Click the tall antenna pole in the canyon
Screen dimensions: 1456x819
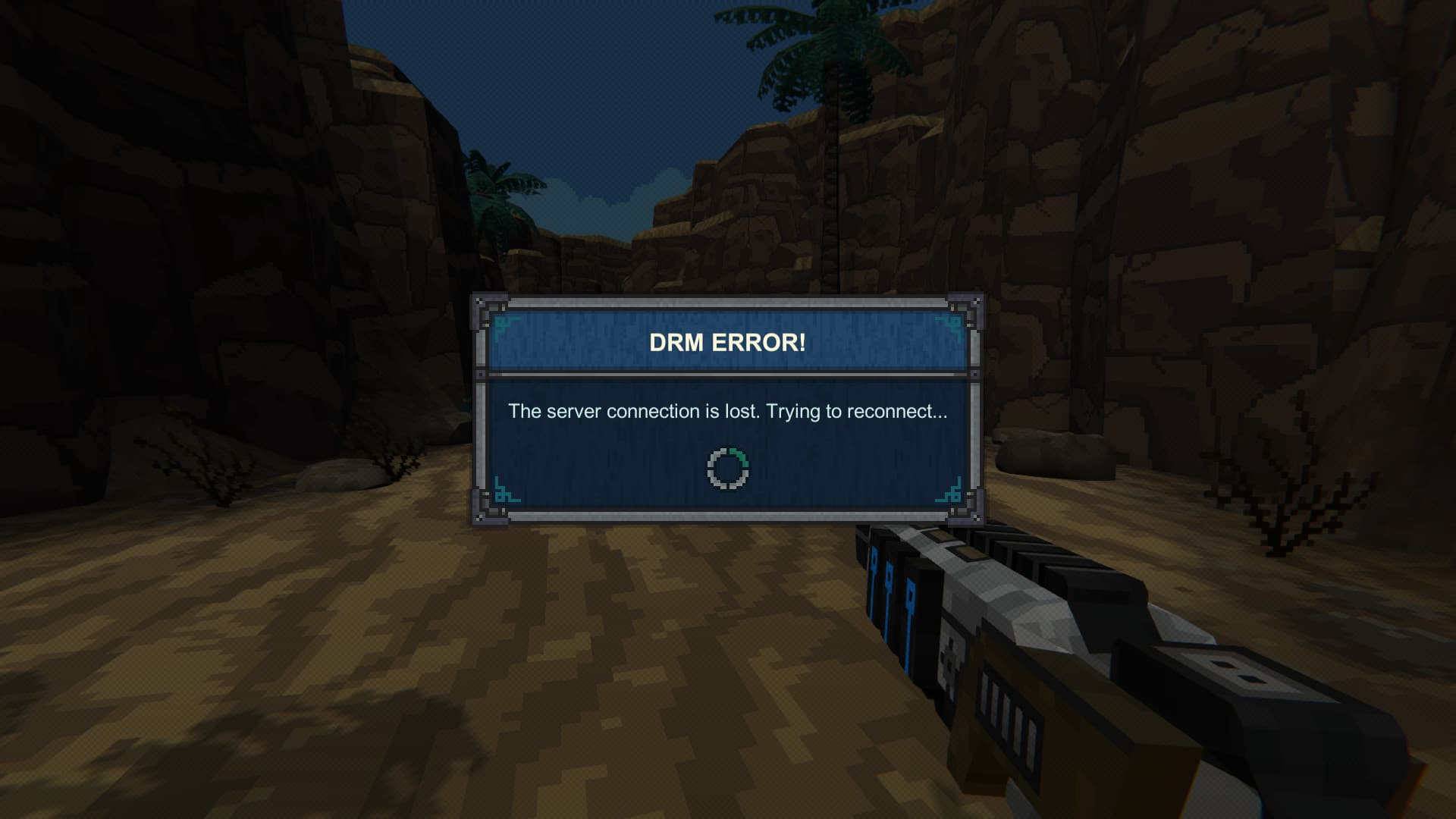tap(833, 190)
